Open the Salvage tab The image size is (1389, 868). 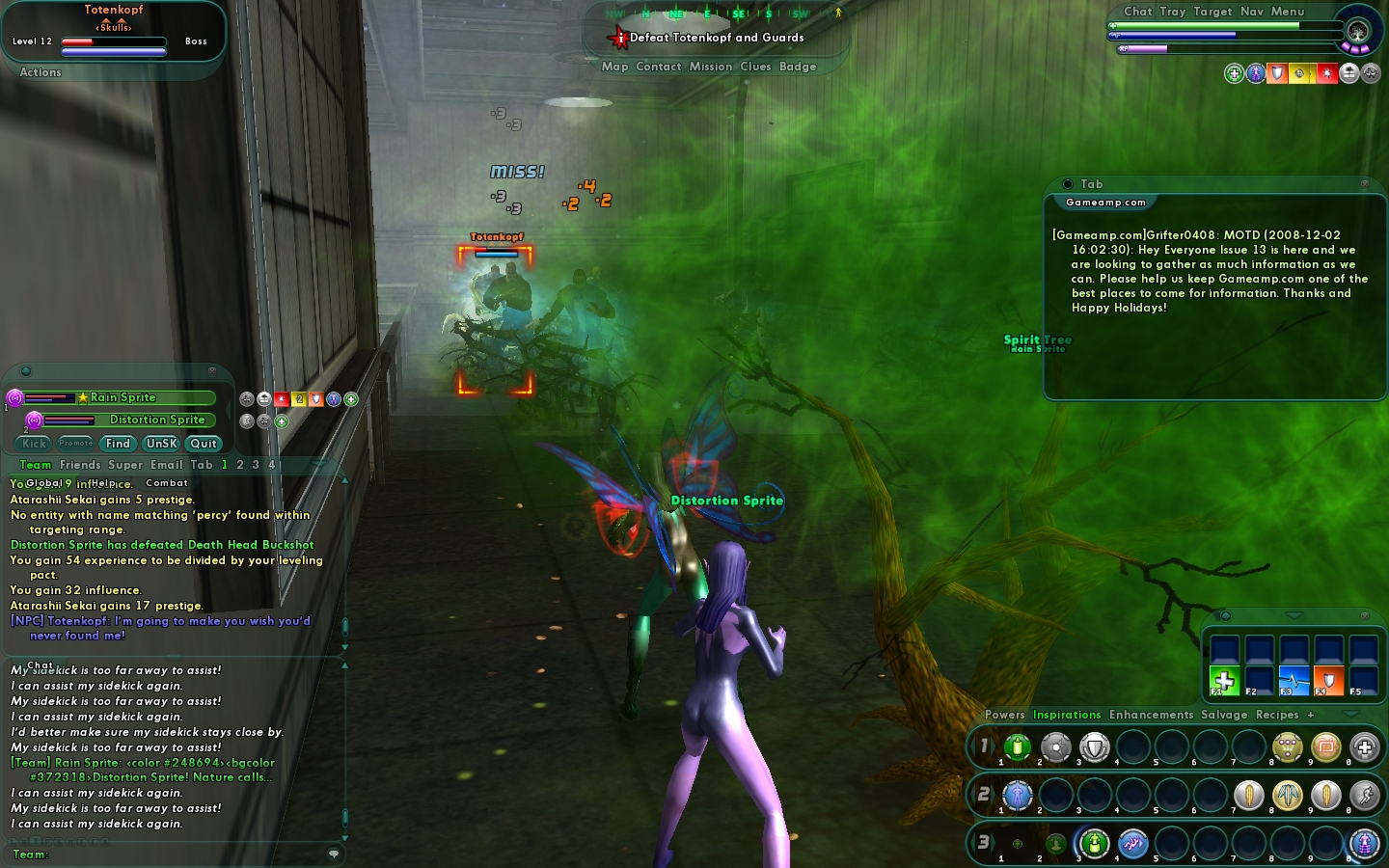1224,715
